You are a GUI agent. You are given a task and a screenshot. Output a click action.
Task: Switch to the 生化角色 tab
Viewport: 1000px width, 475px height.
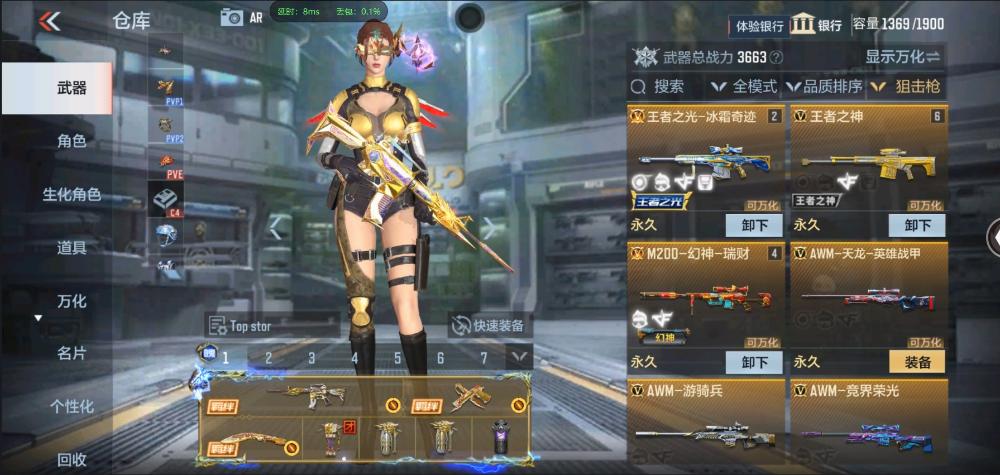(71, 194)
